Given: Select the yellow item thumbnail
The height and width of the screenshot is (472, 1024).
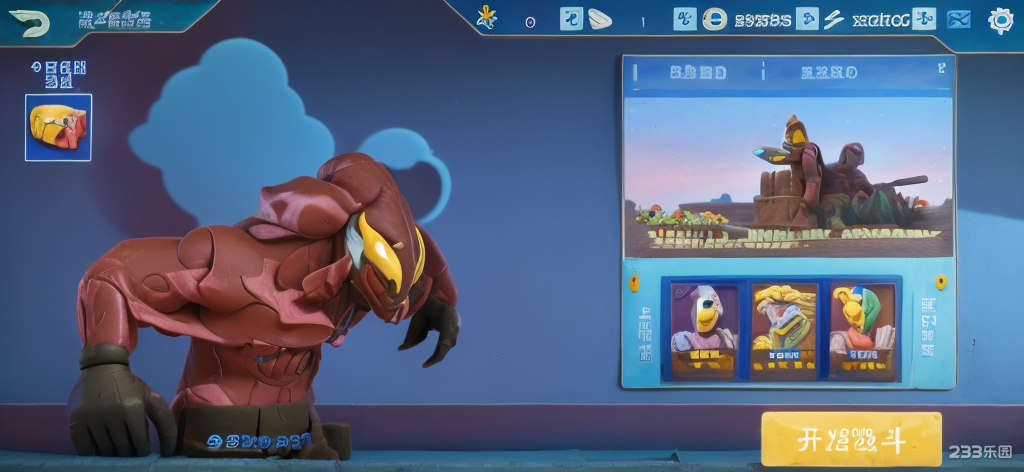Looking at the screenshot, I should [x=58, y=127].
